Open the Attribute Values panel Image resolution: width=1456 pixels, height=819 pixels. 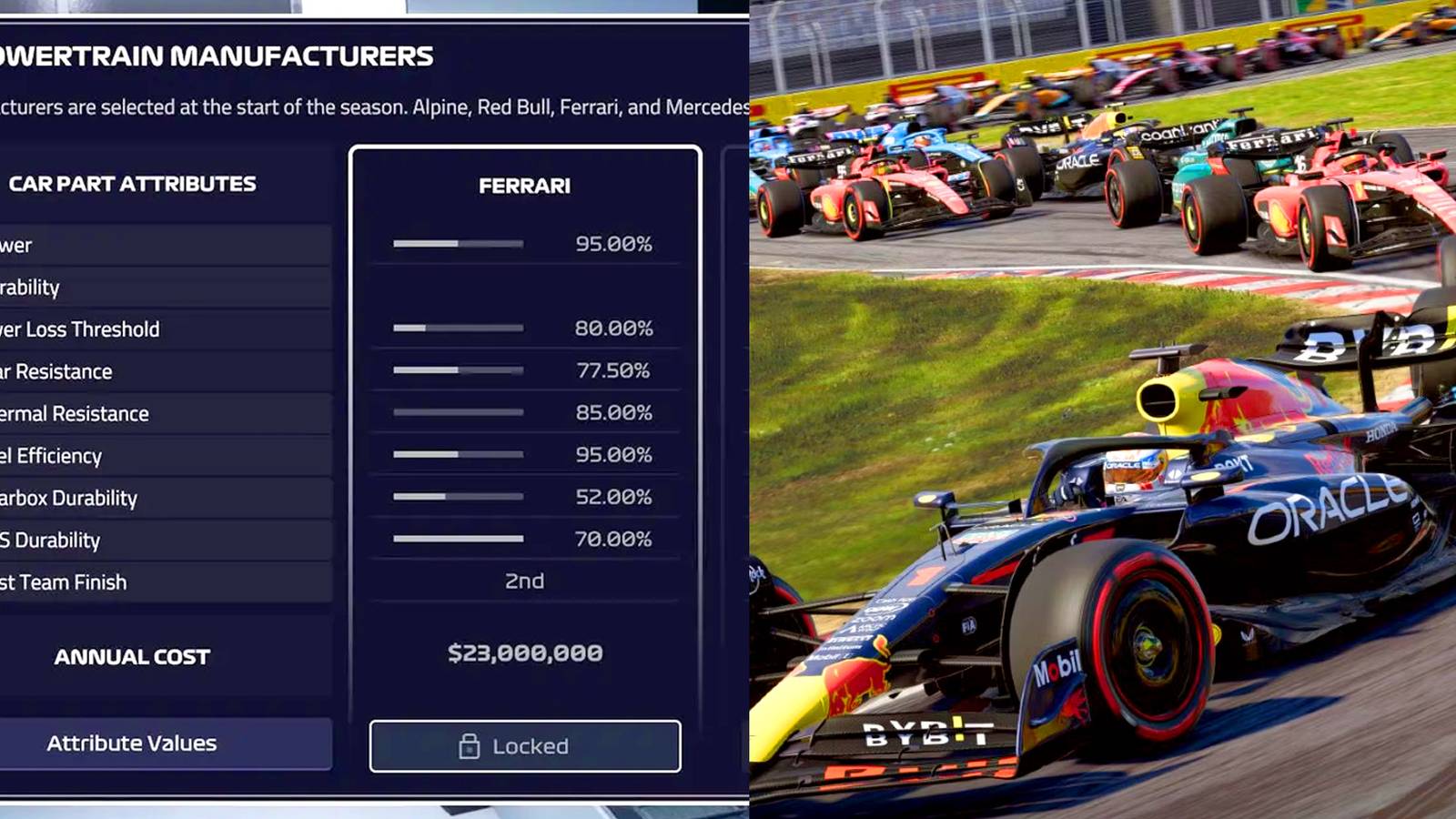pos(130,743)
